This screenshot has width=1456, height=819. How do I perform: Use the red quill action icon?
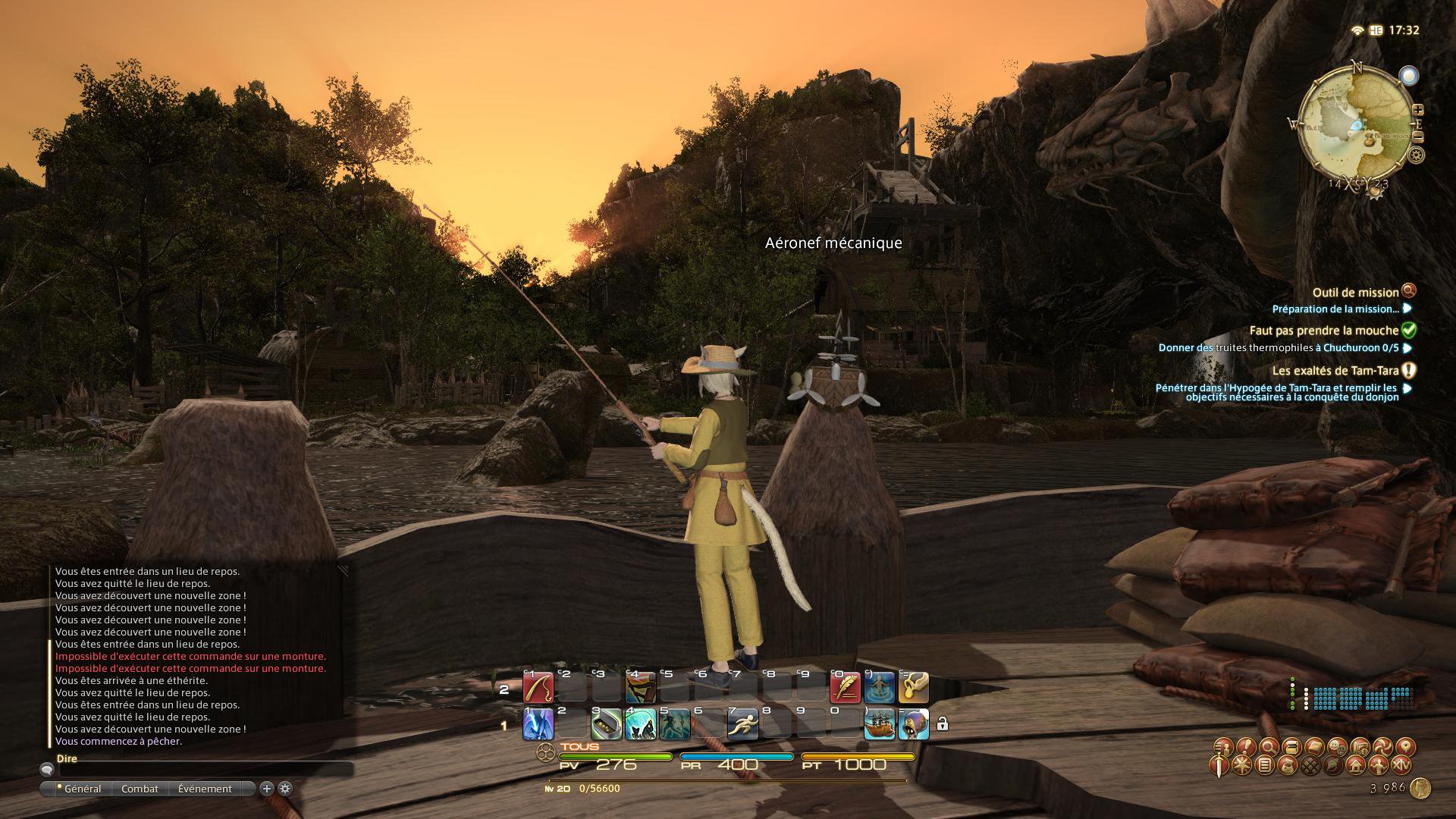(x=846, y=688)
